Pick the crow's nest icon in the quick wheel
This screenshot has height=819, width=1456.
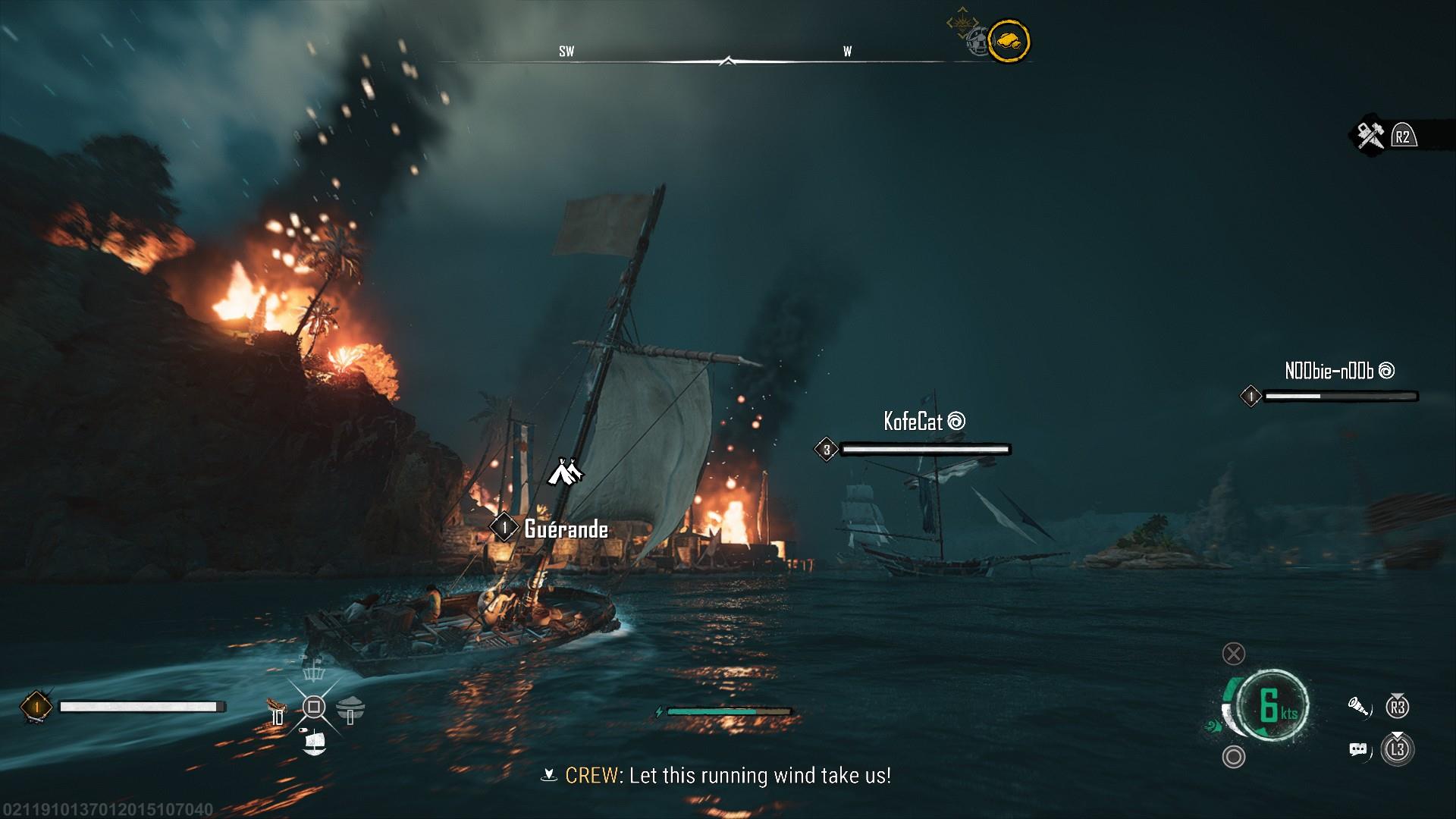313,671
